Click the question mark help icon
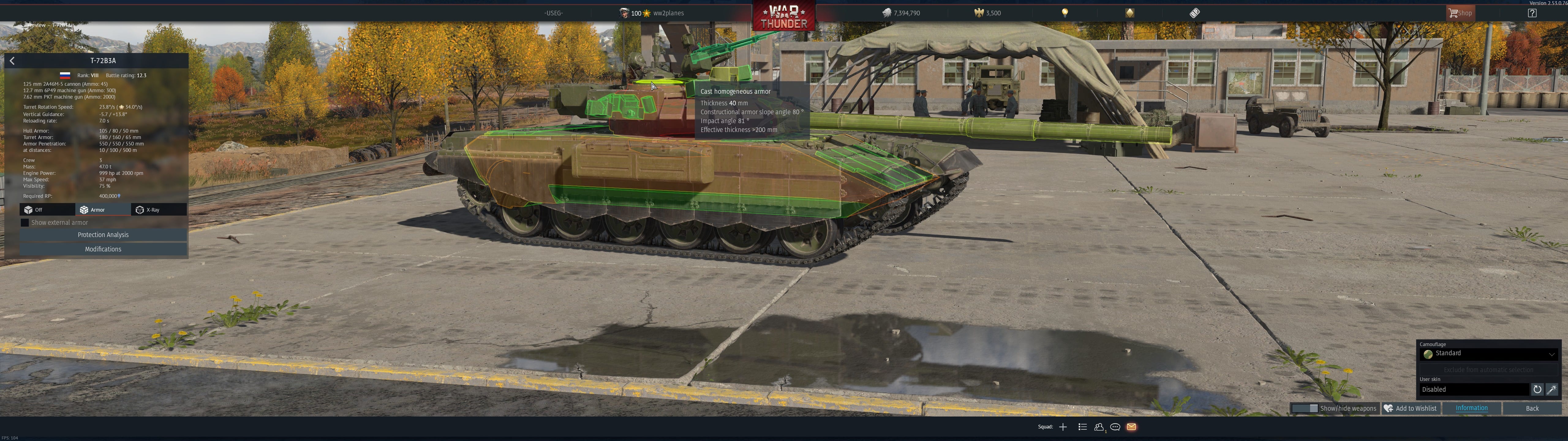The width and height of the screenshot is (1568, 441). click(1532, 13)
